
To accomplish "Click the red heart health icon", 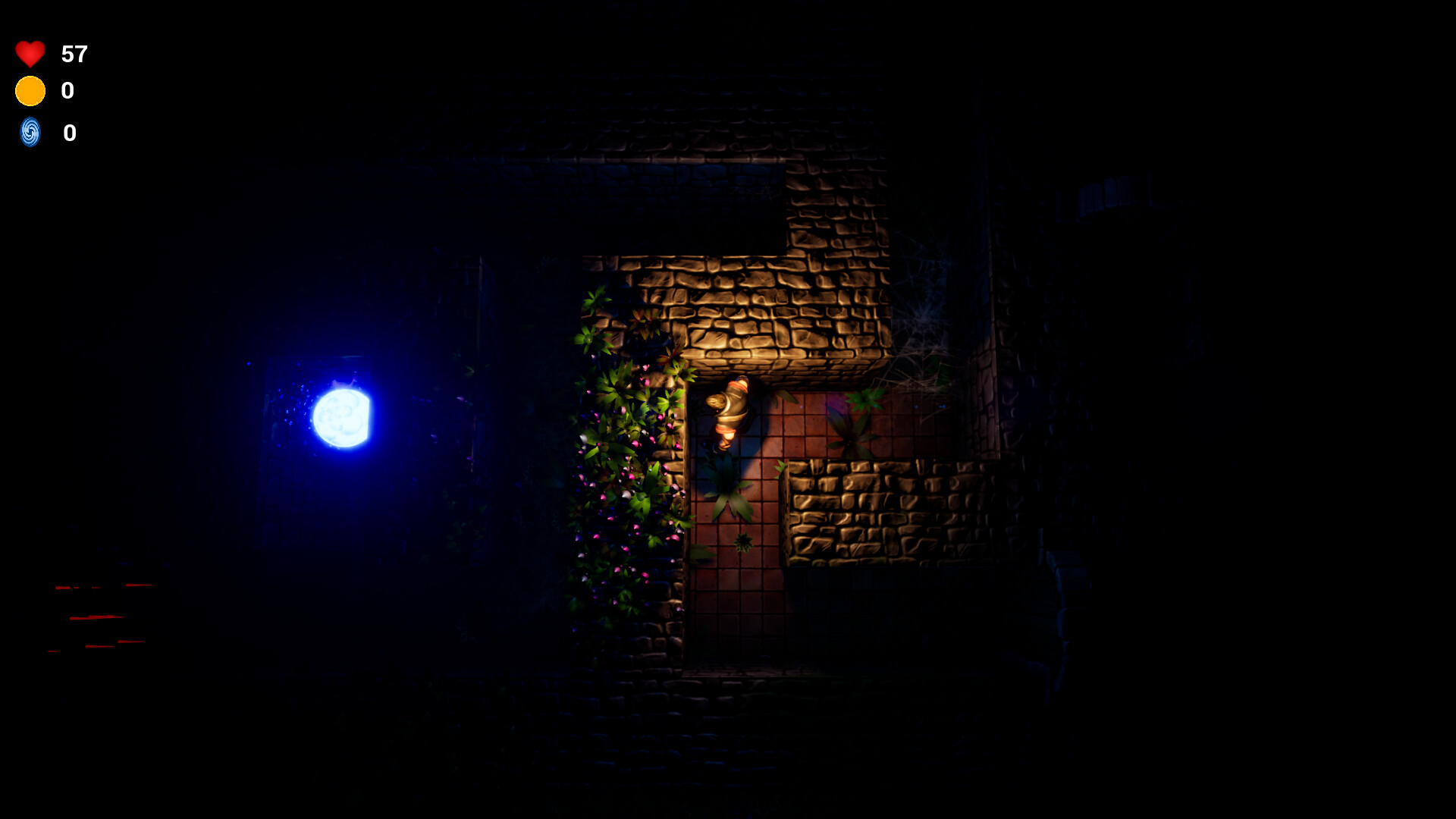I will [x=30, y=54].
